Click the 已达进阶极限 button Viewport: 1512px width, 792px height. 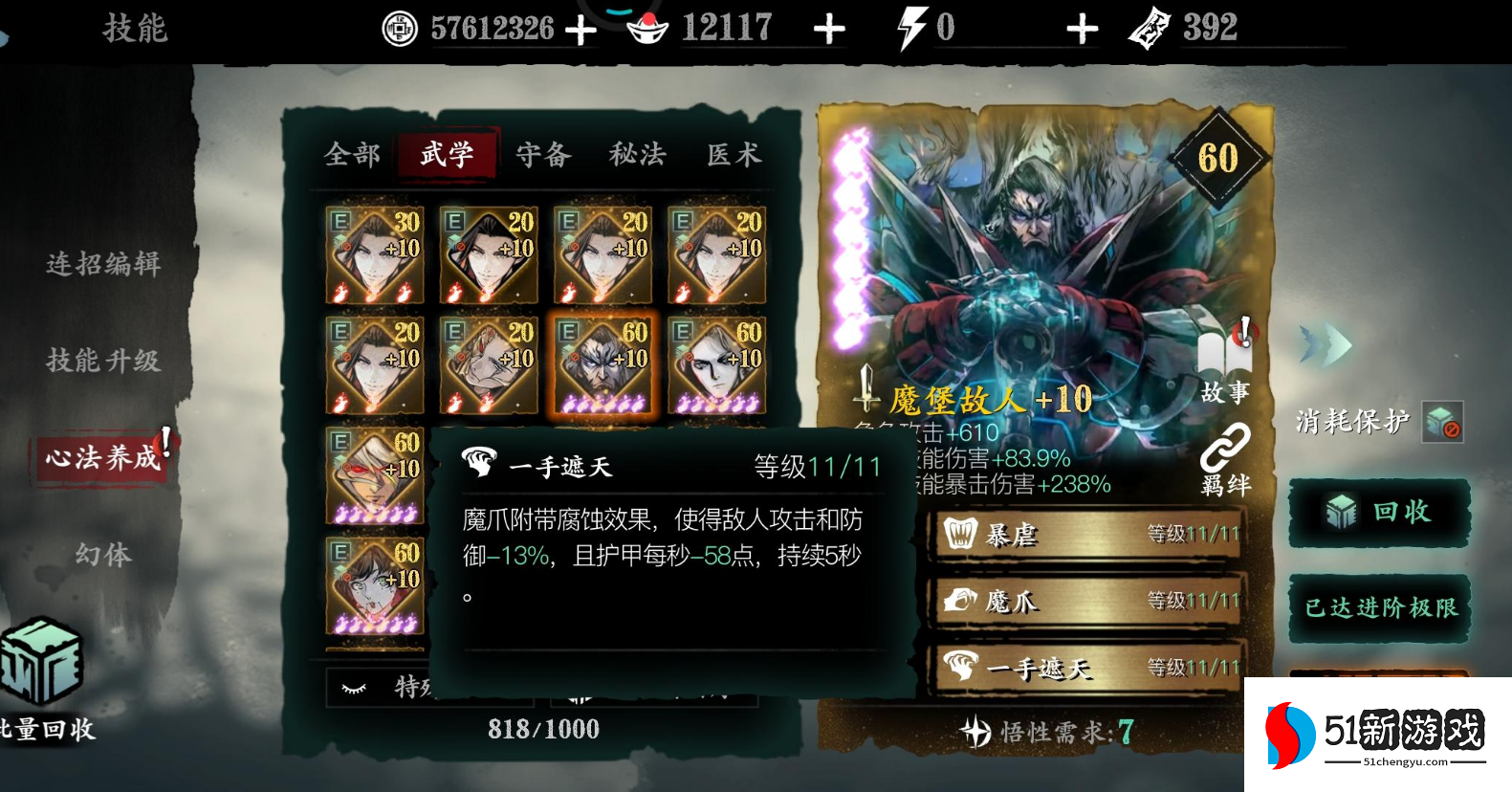[1380, 607]
